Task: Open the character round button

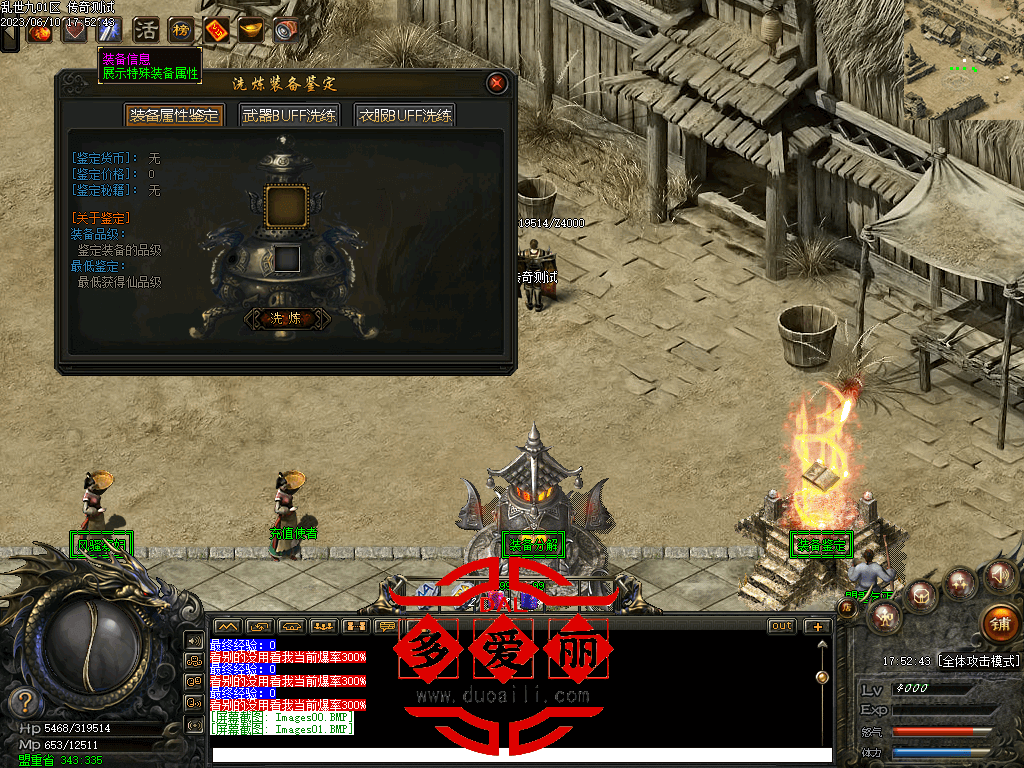Action: 883,619
